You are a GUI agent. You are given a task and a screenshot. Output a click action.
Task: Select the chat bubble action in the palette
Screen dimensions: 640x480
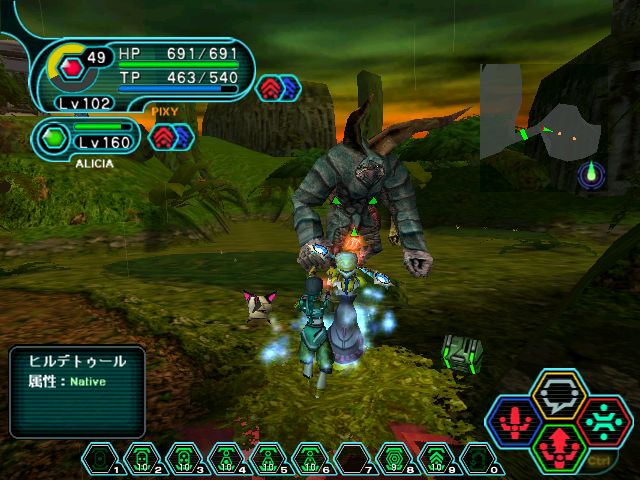pos(560,395)
